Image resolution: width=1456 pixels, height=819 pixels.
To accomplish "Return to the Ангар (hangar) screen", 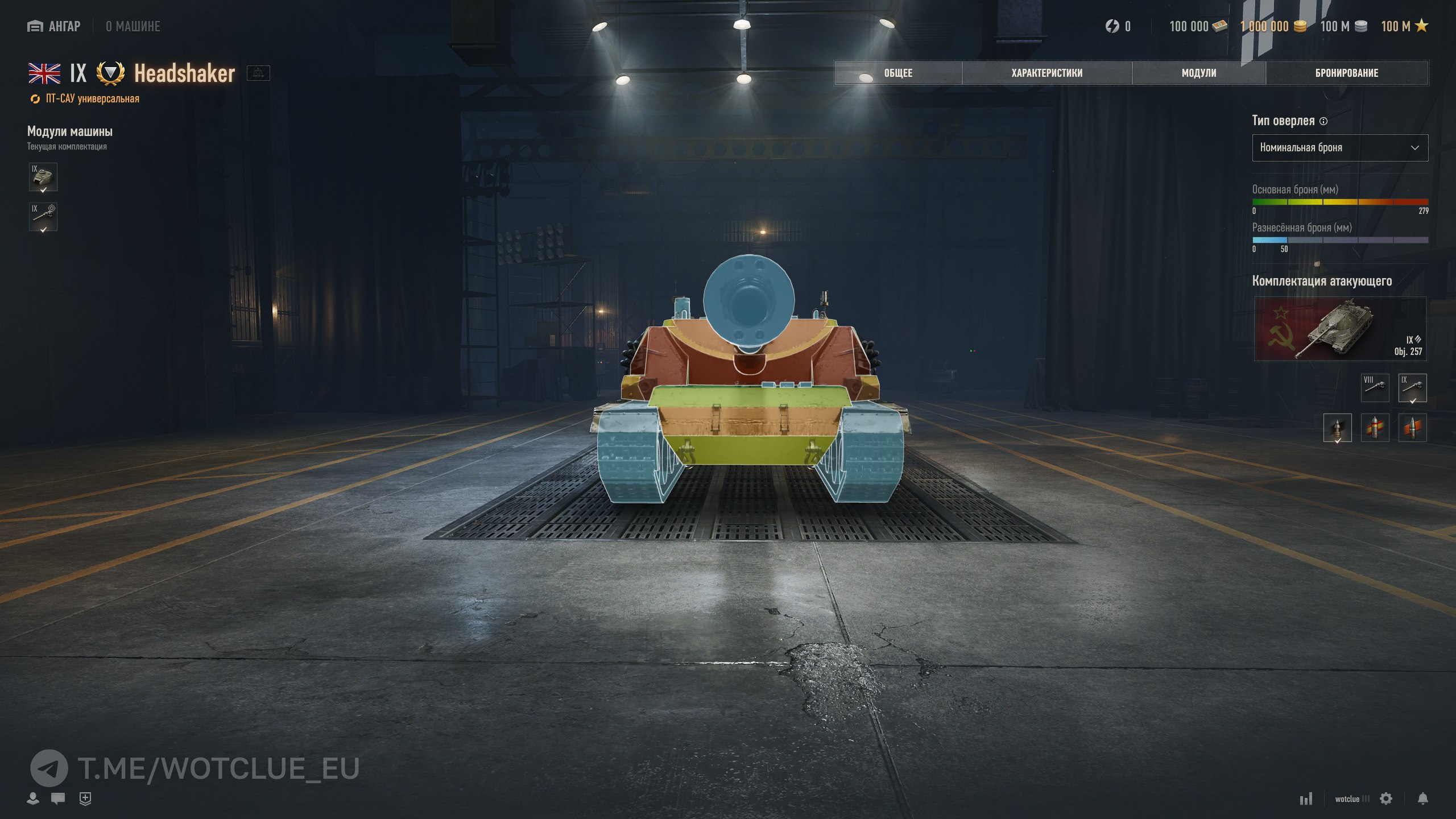I will [54, 26].
